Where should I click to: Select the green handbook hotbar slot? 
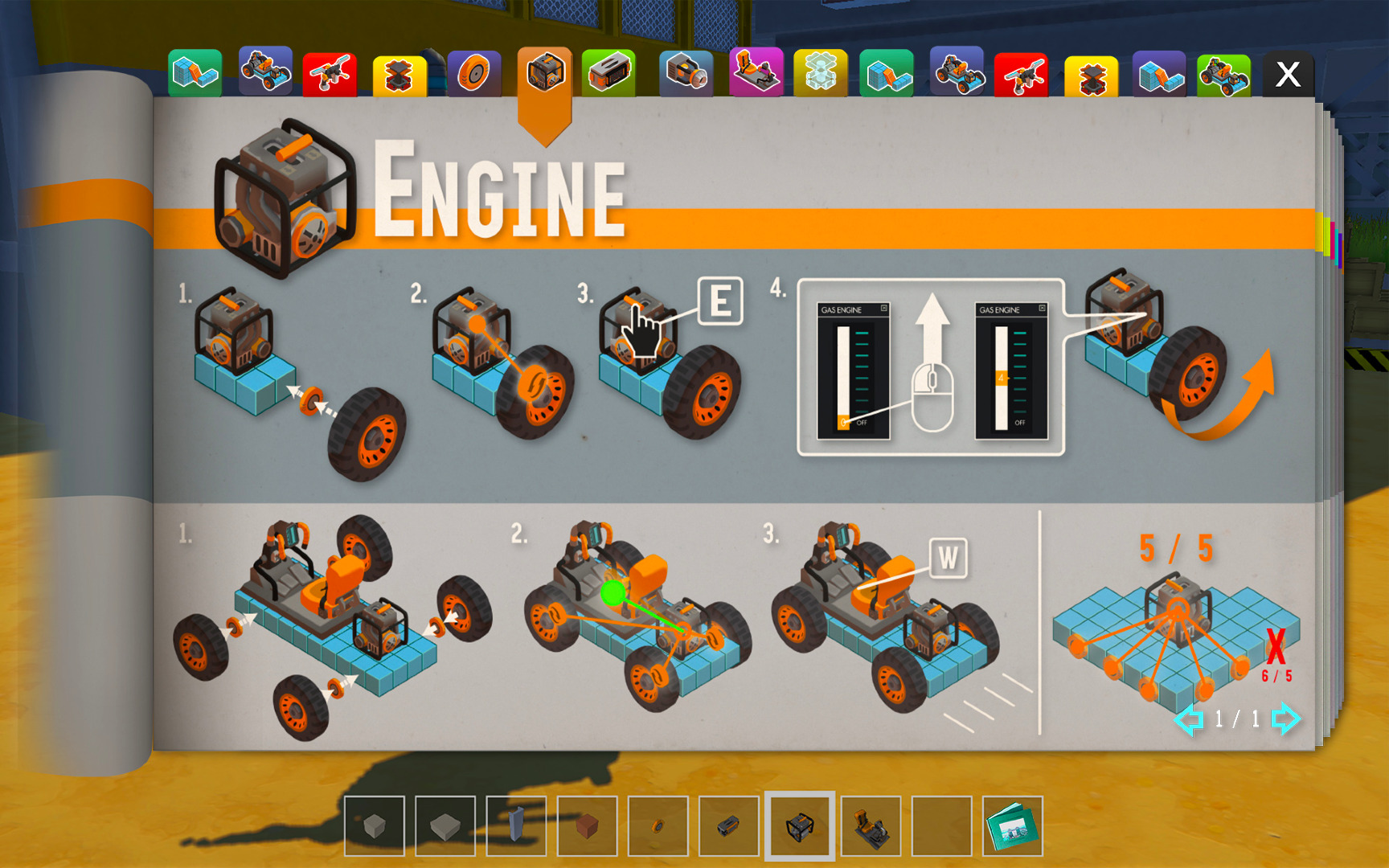pos(1012,826)
